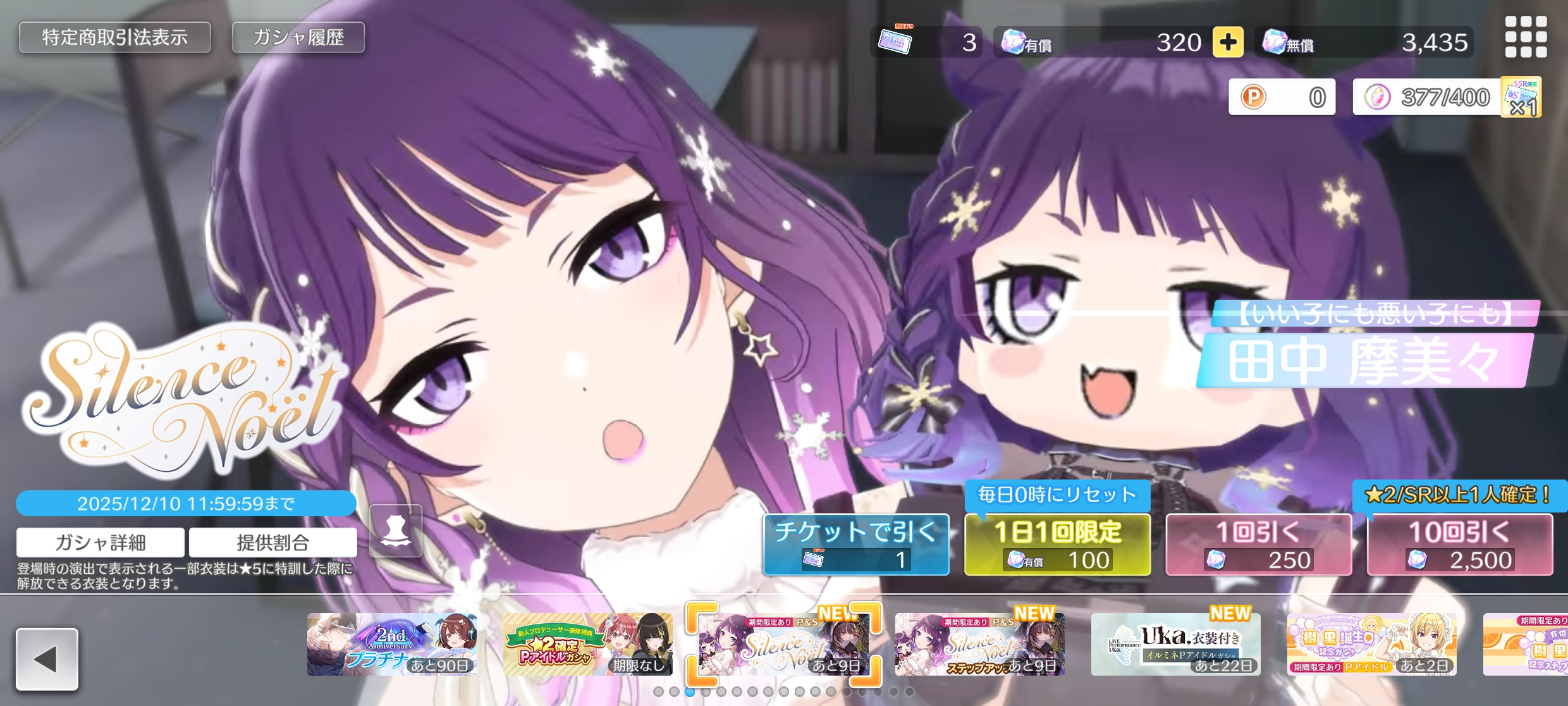Image resolution: width=1568 pixels, height=706 pixels.
Task: Open ガシャ詳細 gacha details
Action: coord(101,542)
